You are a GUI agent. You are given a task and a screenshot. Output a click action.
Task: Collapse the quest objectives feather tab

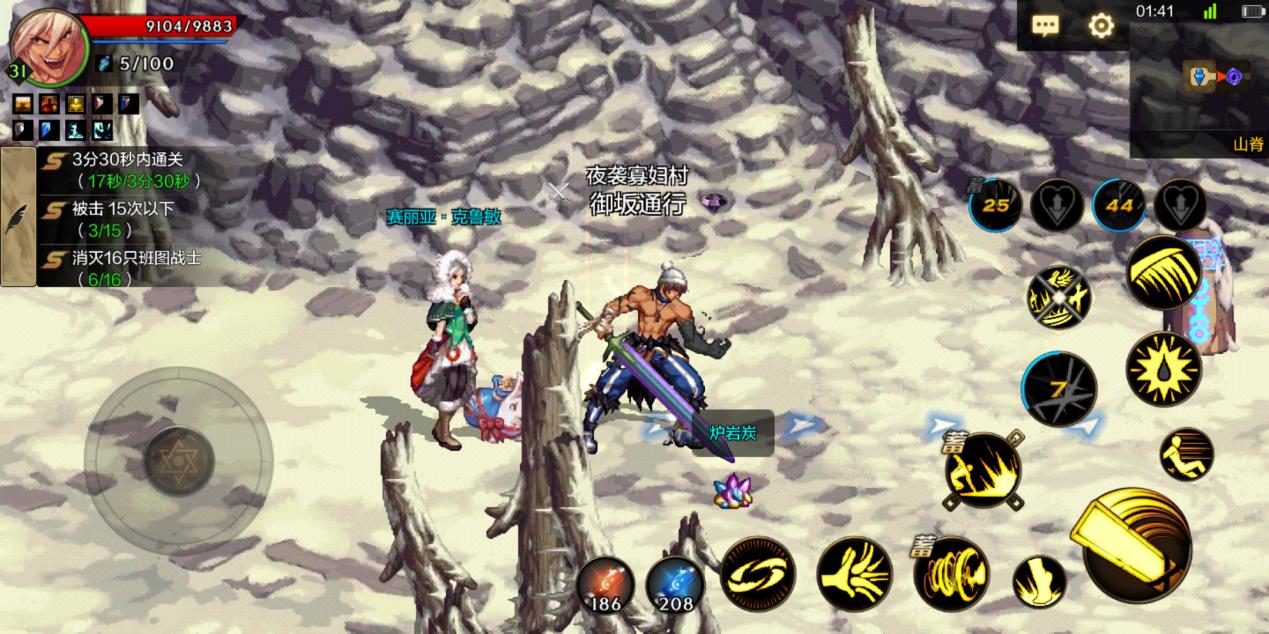18,216
